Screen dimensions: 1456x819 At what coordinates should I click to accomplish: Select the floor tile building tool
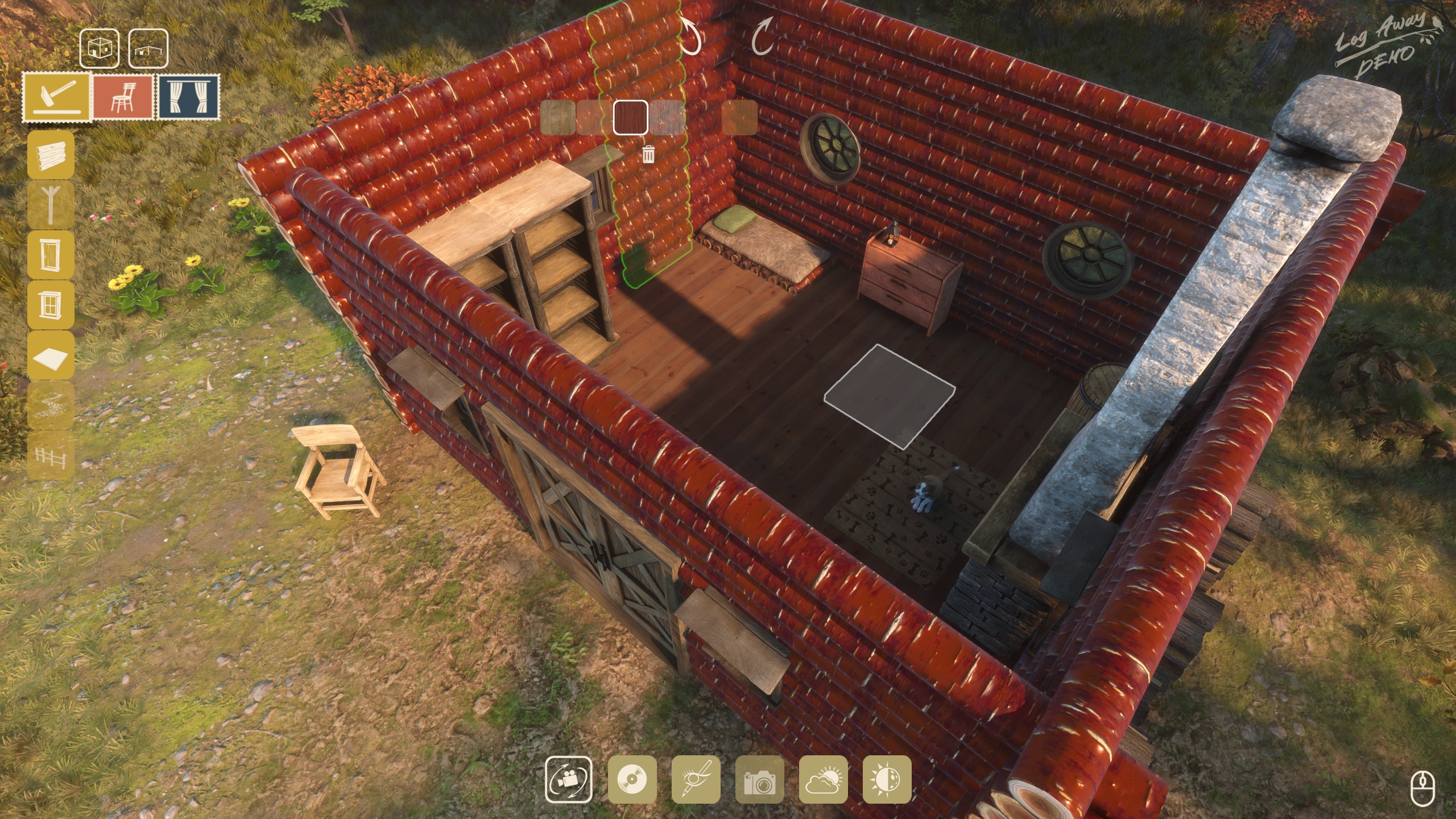pyautogui.click(x=51, y=355)
